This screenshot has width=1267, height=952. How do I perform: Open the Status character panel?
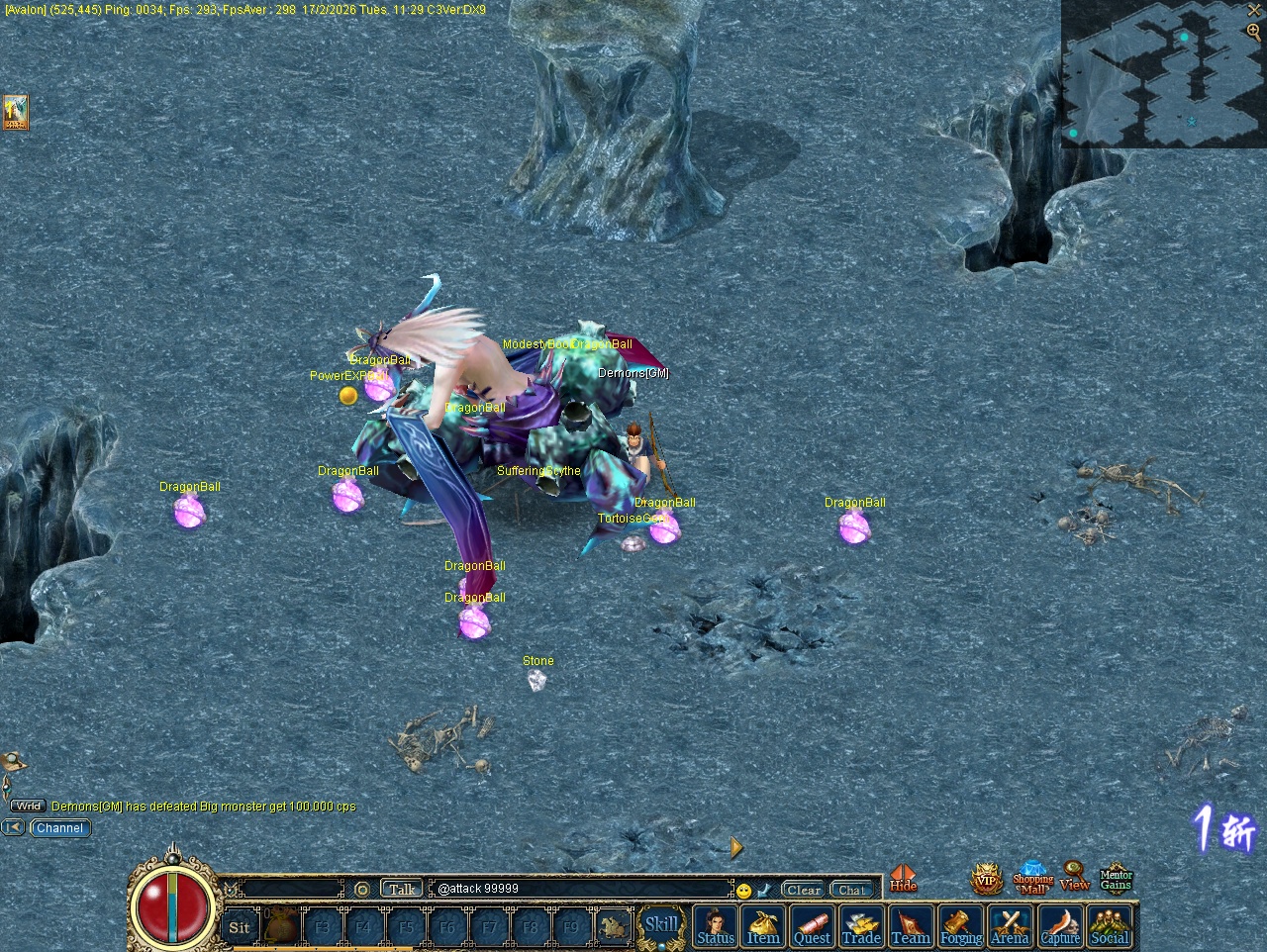(716, 927)
